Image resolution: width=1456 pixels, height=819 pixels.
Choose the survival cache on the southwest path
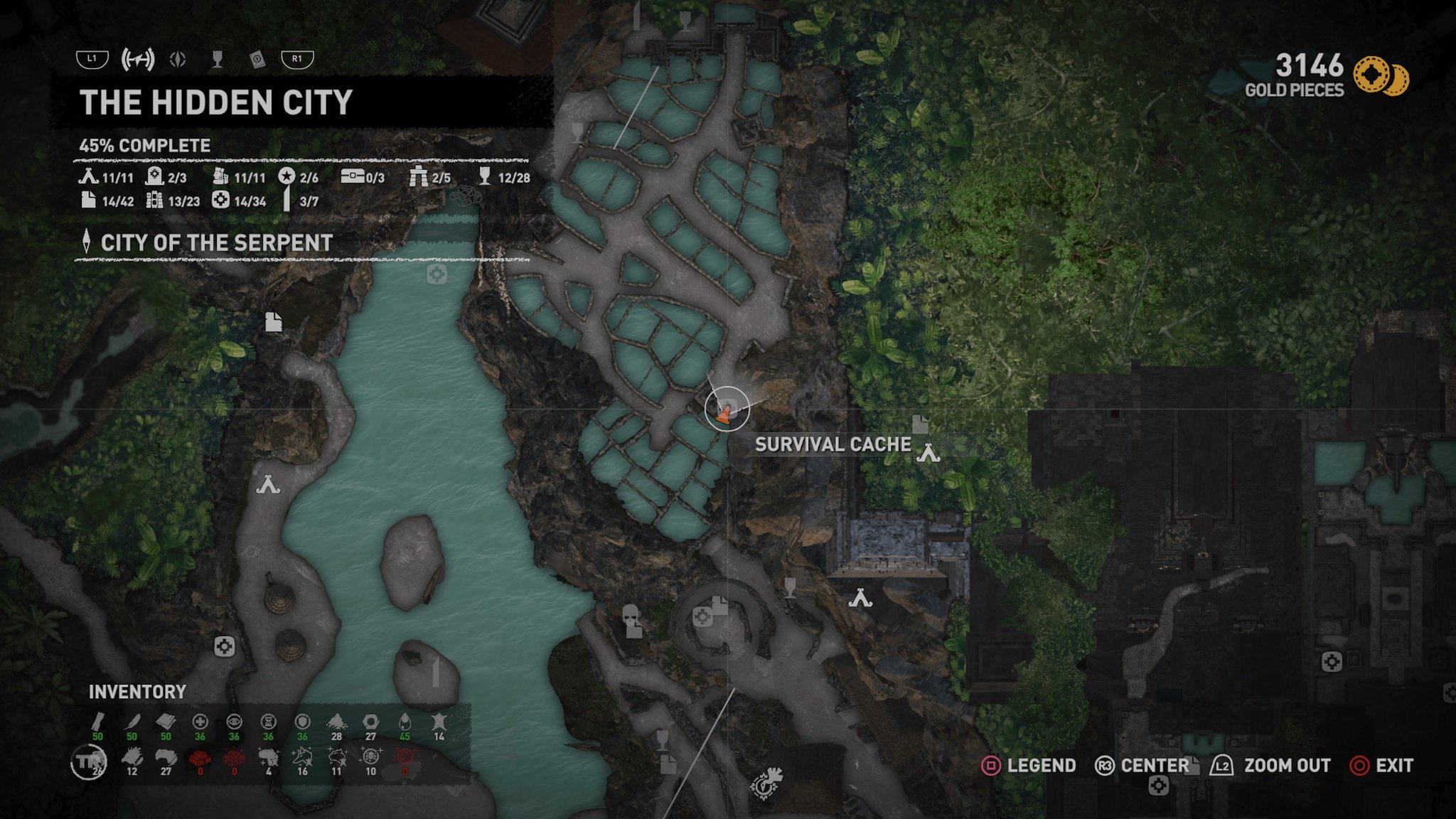[225, 646]
